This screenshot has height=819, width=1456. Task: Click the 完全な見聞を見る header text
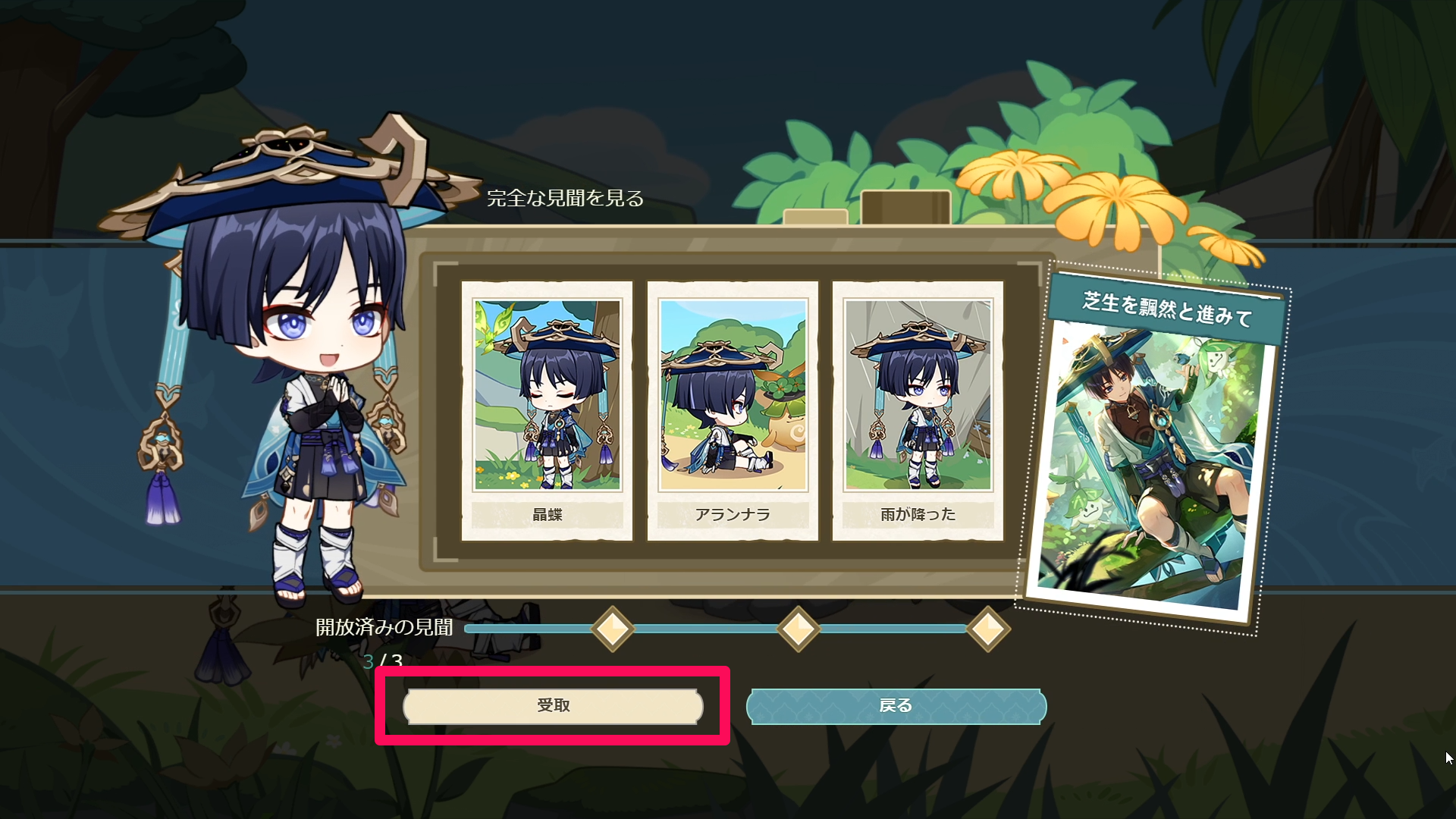point(566,200)
